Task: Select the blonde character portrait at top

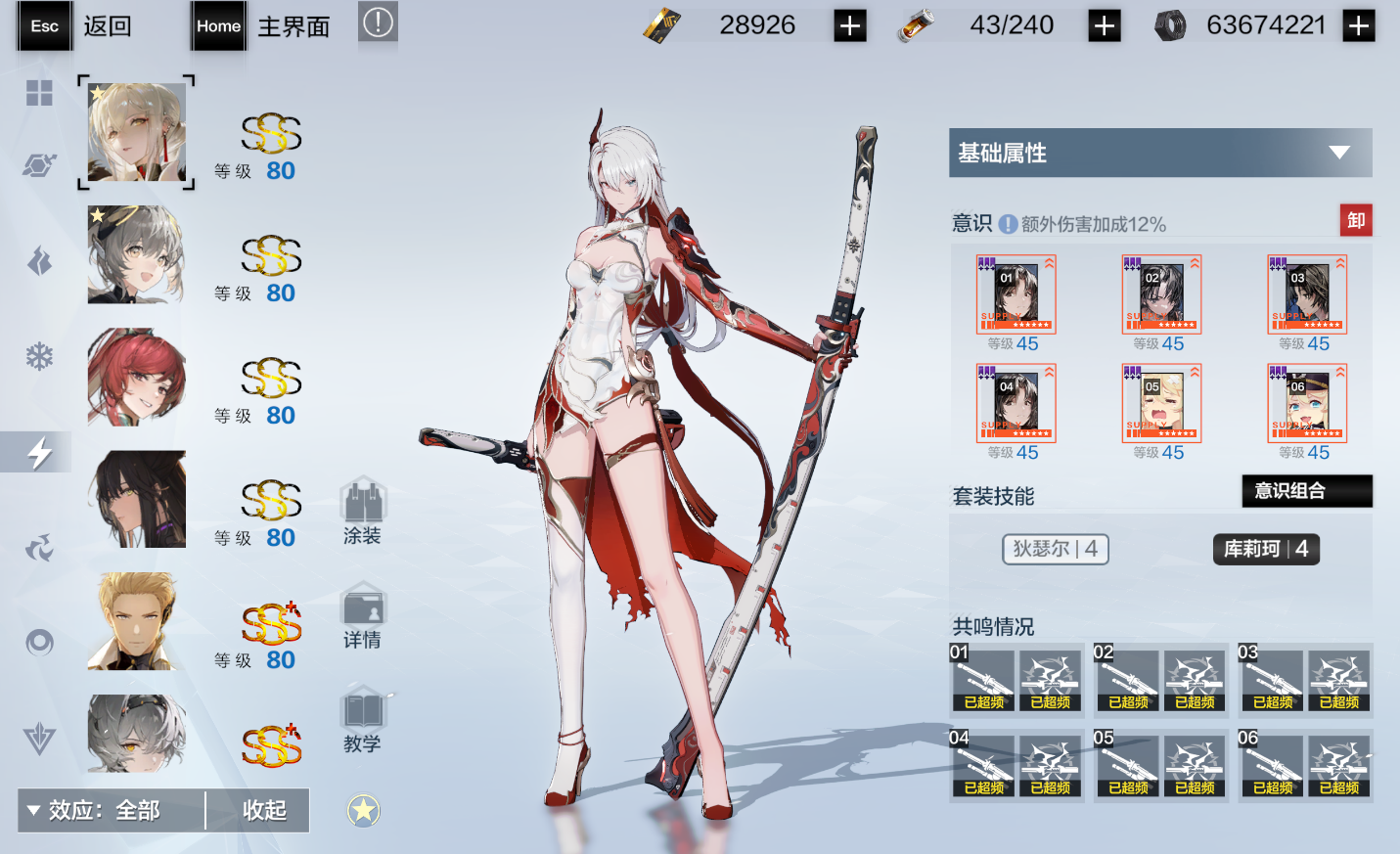Action: click(135, 130)
